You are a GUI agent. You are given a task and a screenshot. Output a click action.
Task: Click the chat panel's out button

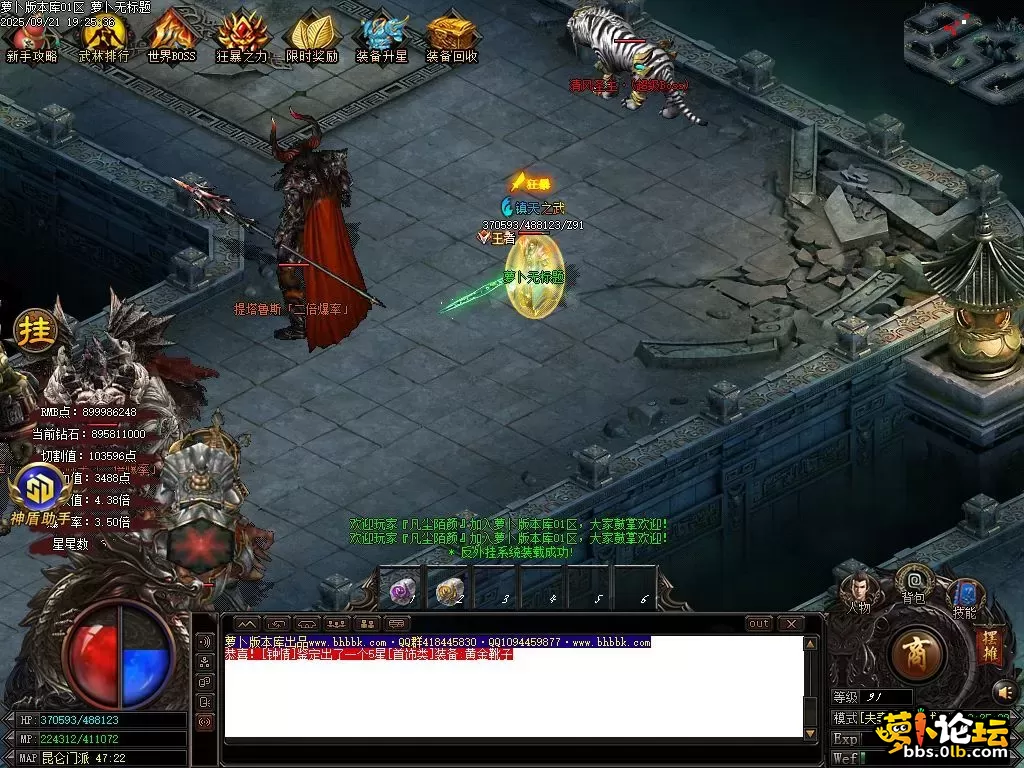760,624
